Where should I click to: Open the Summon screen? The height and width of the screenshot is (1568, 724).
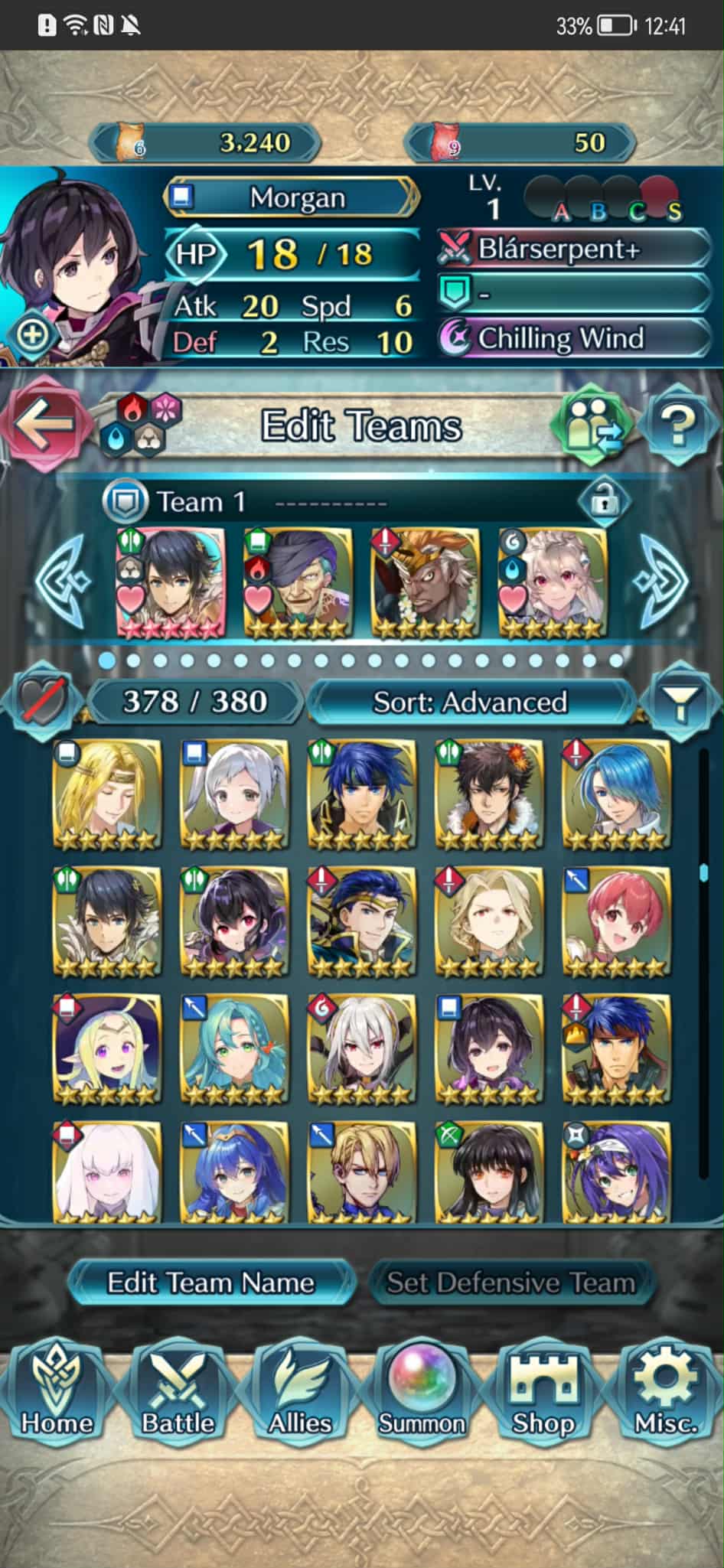pyautogui.click(x=421, y=1393)
